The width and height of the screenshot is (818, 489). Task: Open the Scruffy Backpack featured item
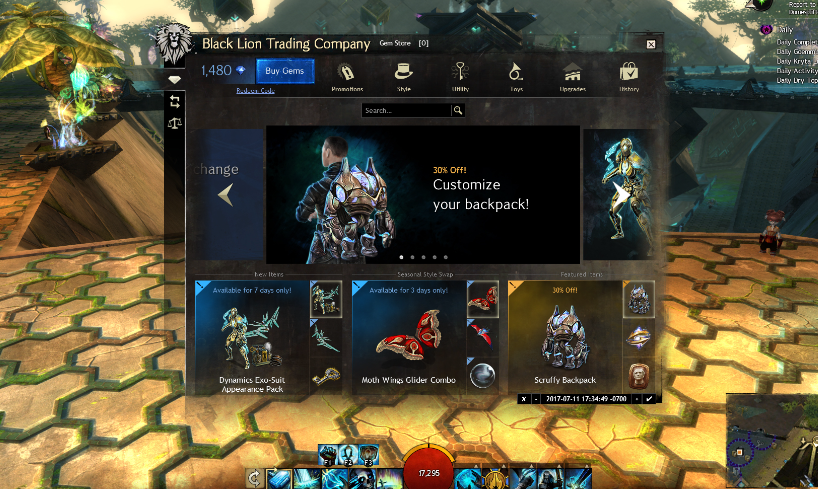click(x=564, y=337)
